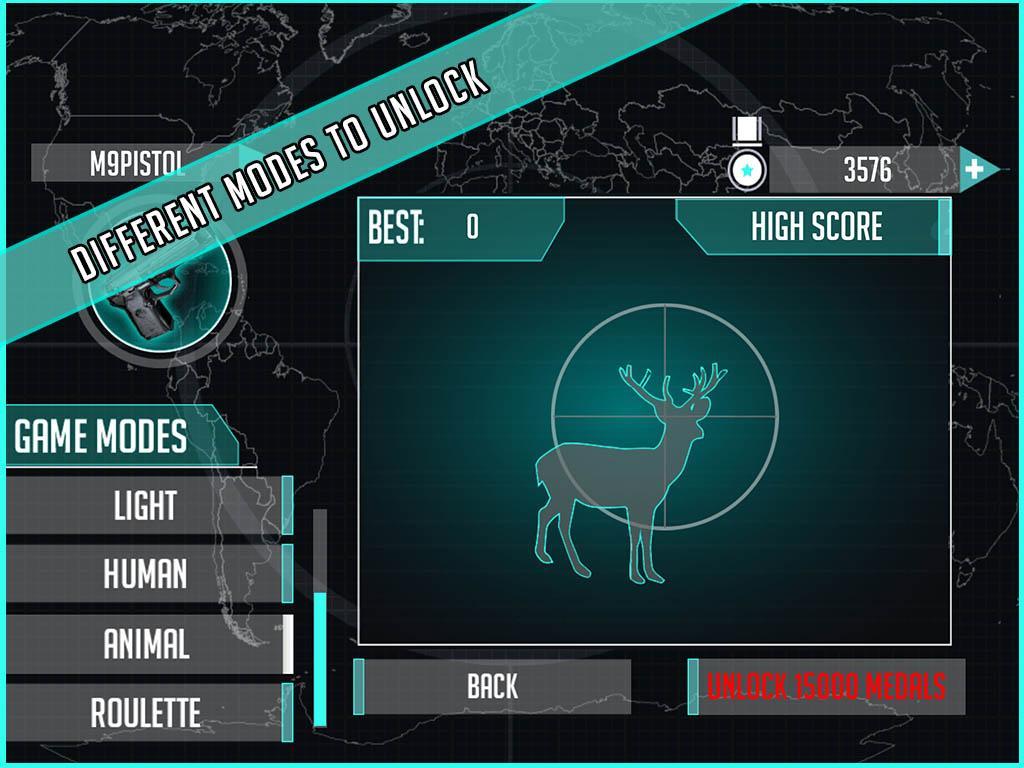The image size is (1024, 768).
Task: Select the Animal game mode
Action: [x=147, y=644]
